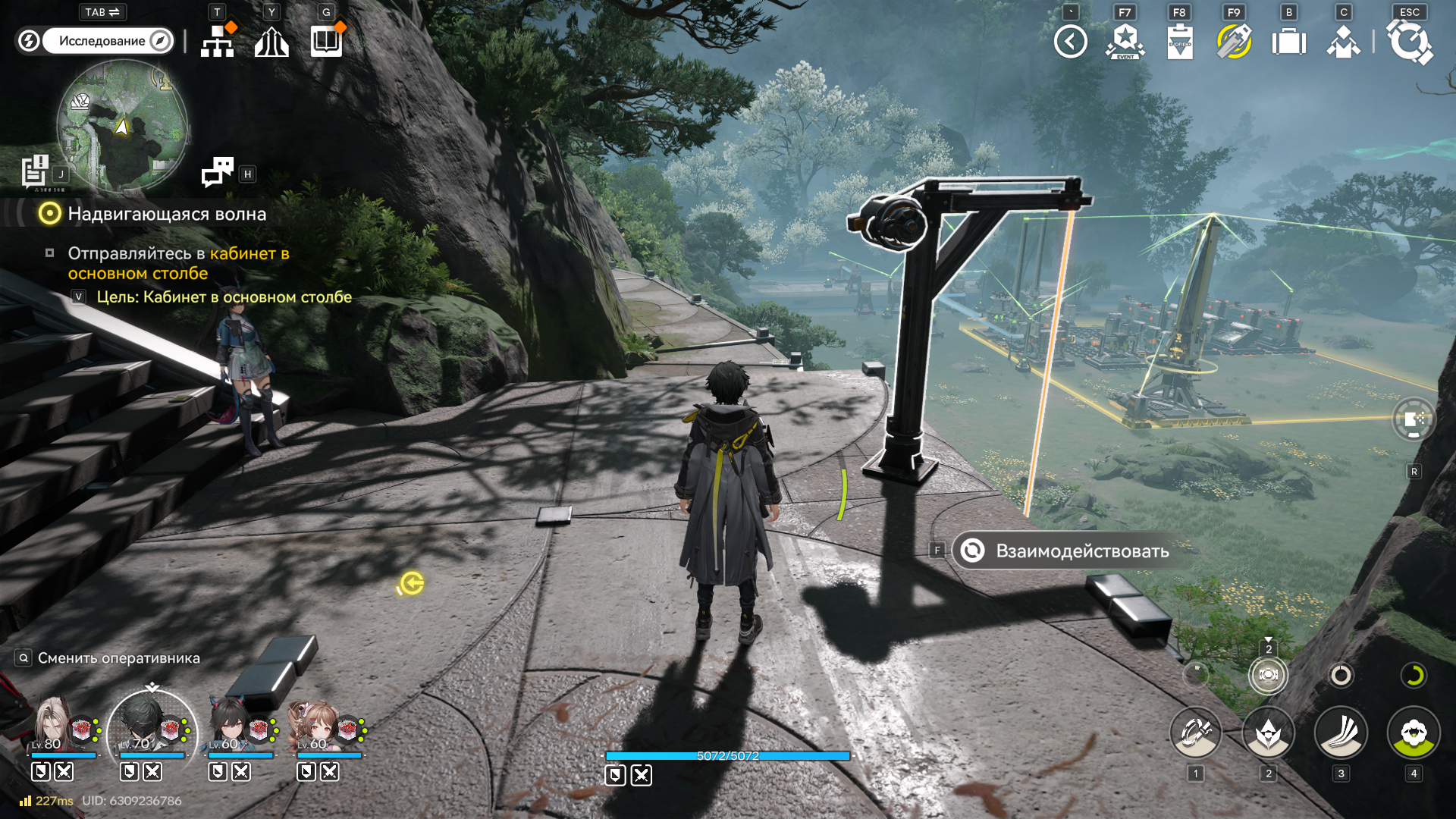Open the circular minimap
The width and height of the screenshot is (1456, 819).
(x=122, y=126)
